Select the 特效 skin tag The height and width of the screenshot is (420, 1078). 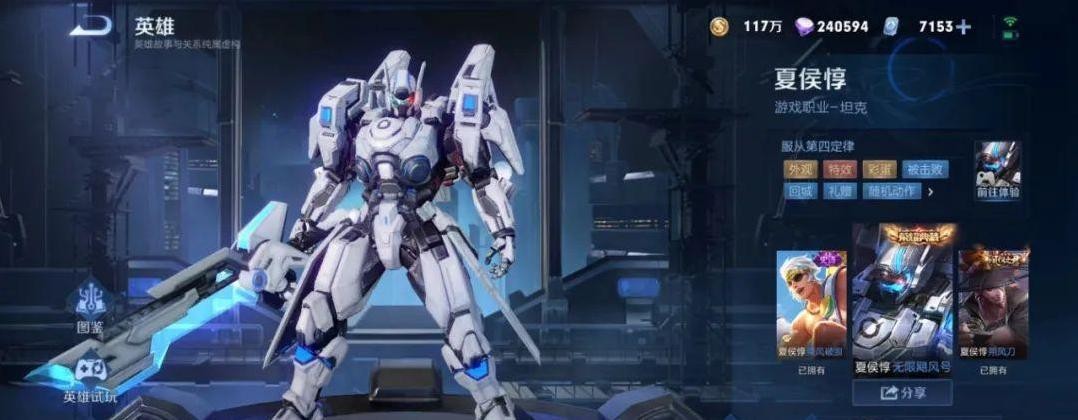[841, 169]
